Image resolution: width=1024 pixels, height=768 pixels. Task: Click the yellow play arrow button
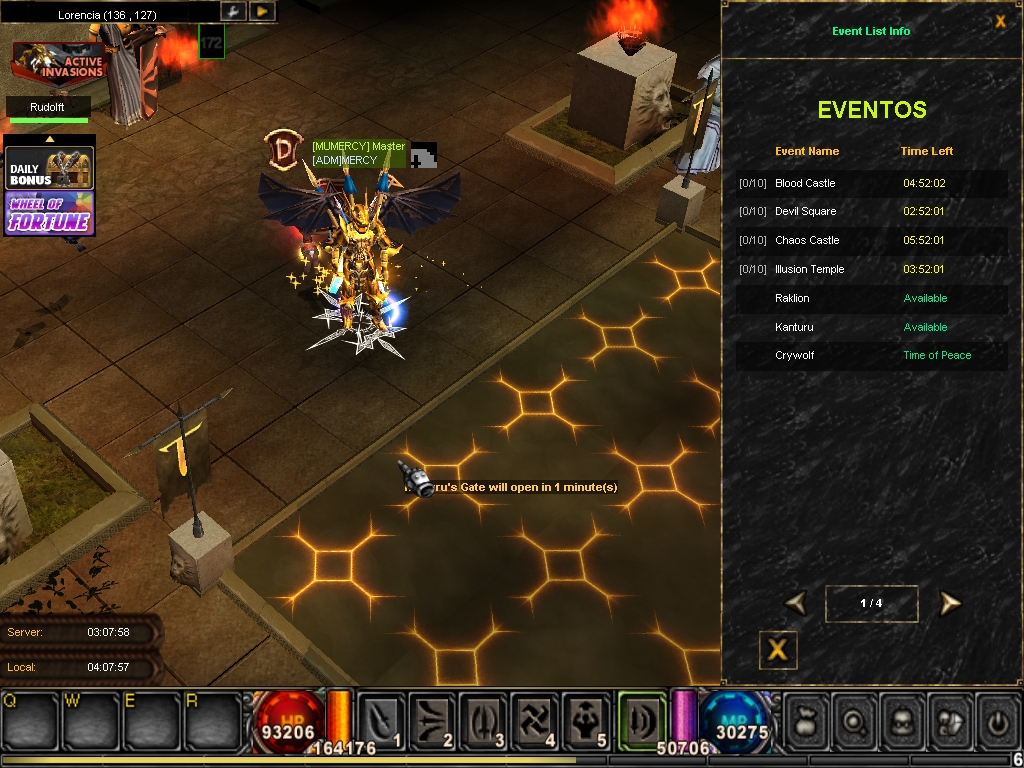[x=261, y=11]
